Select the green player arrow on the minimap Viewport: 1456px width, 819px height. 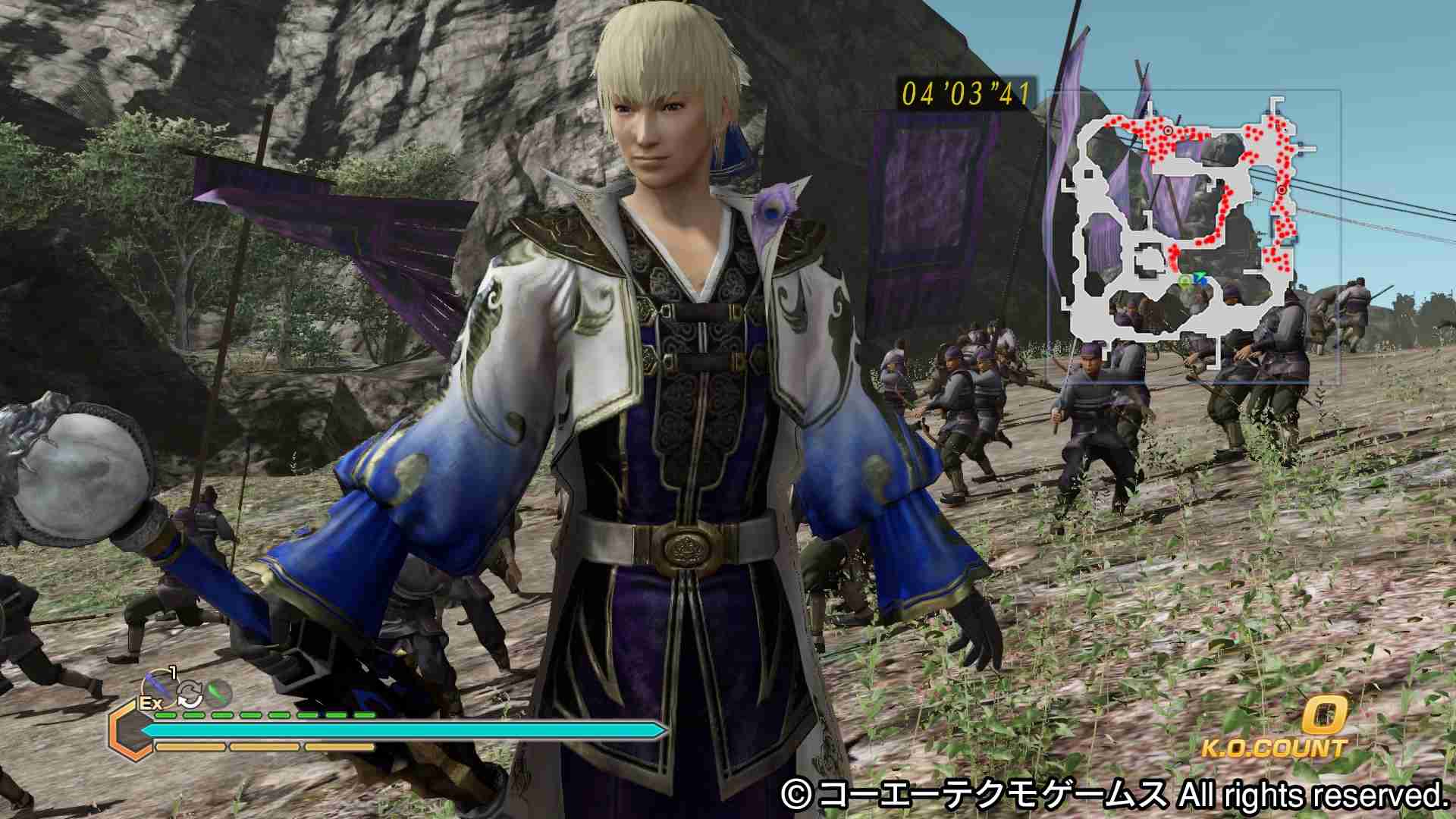[x=1201, y=277]
